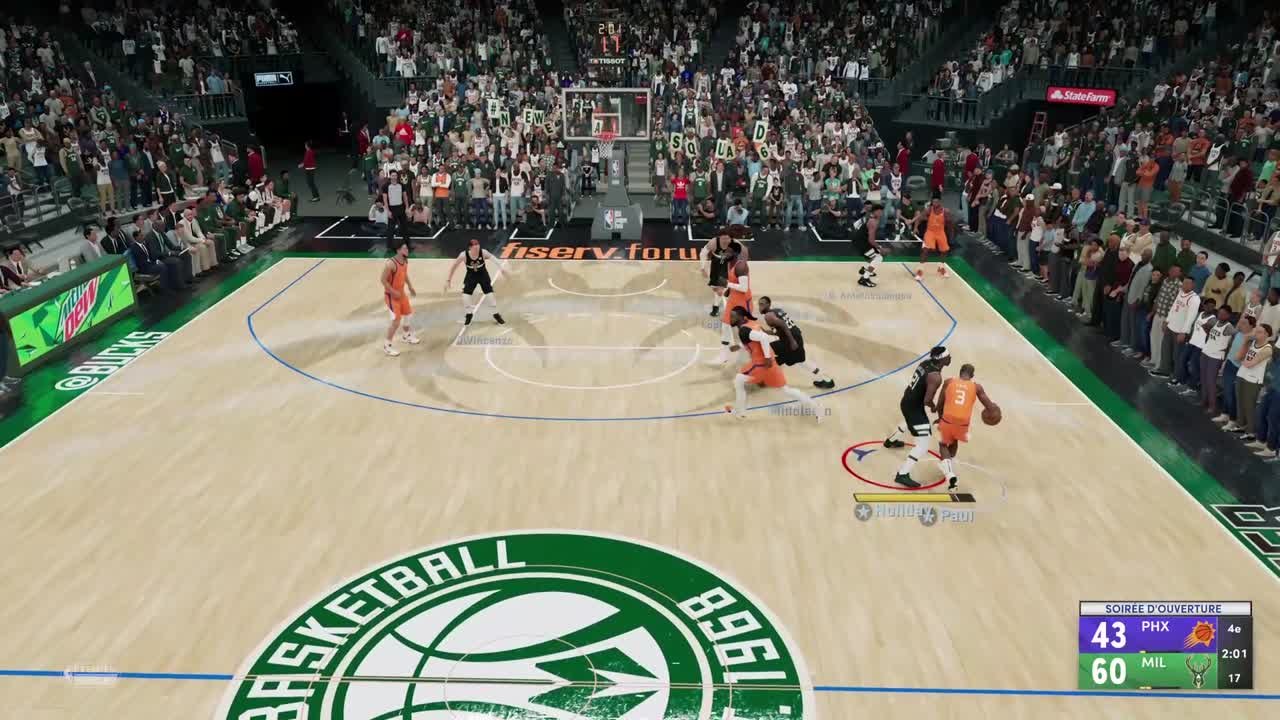Screen dimensions: 1280x720
Task: Click the blue play-direction arrow inside the red circle
Action: tap(862, 453)
